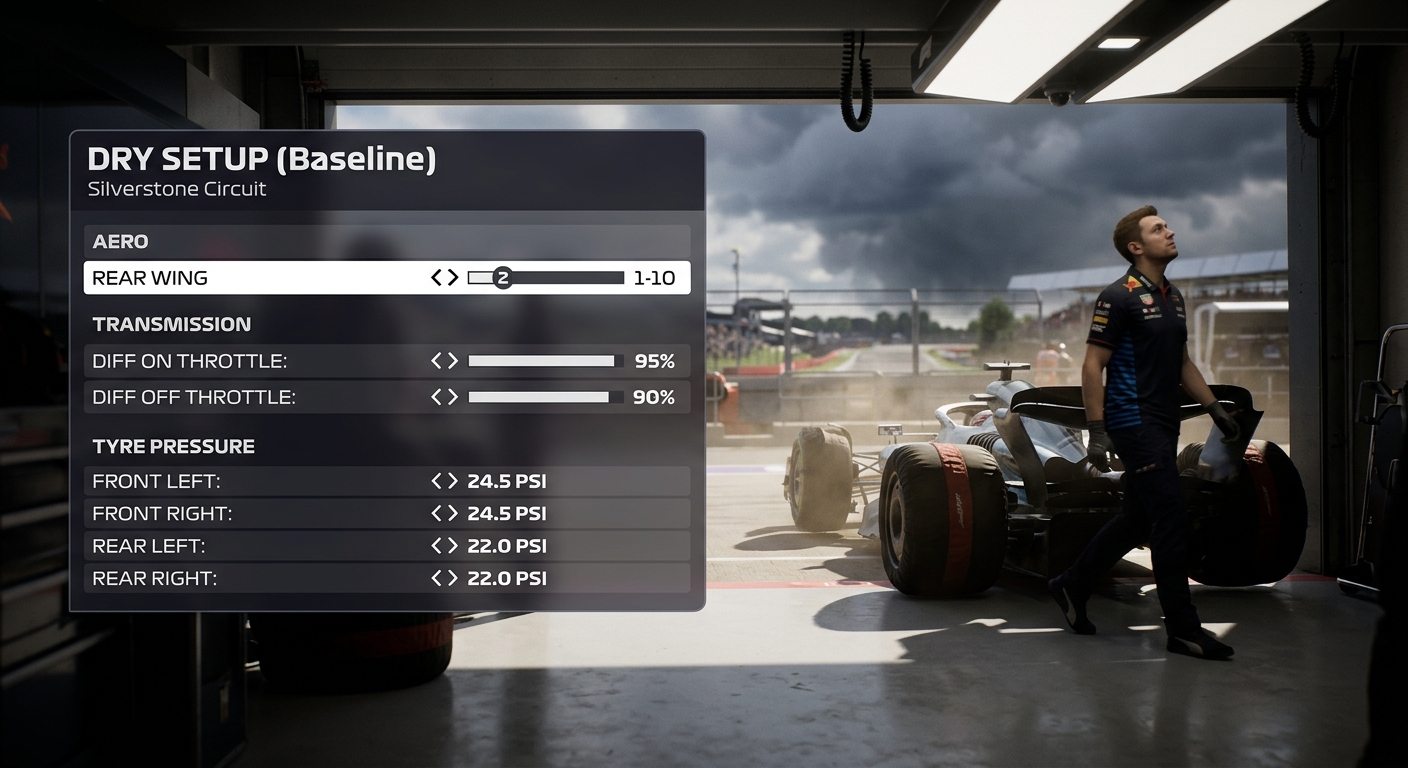Decrease Diff On Throttle with the left arrow
1408x768 pixels.
(x=437, y=361)
